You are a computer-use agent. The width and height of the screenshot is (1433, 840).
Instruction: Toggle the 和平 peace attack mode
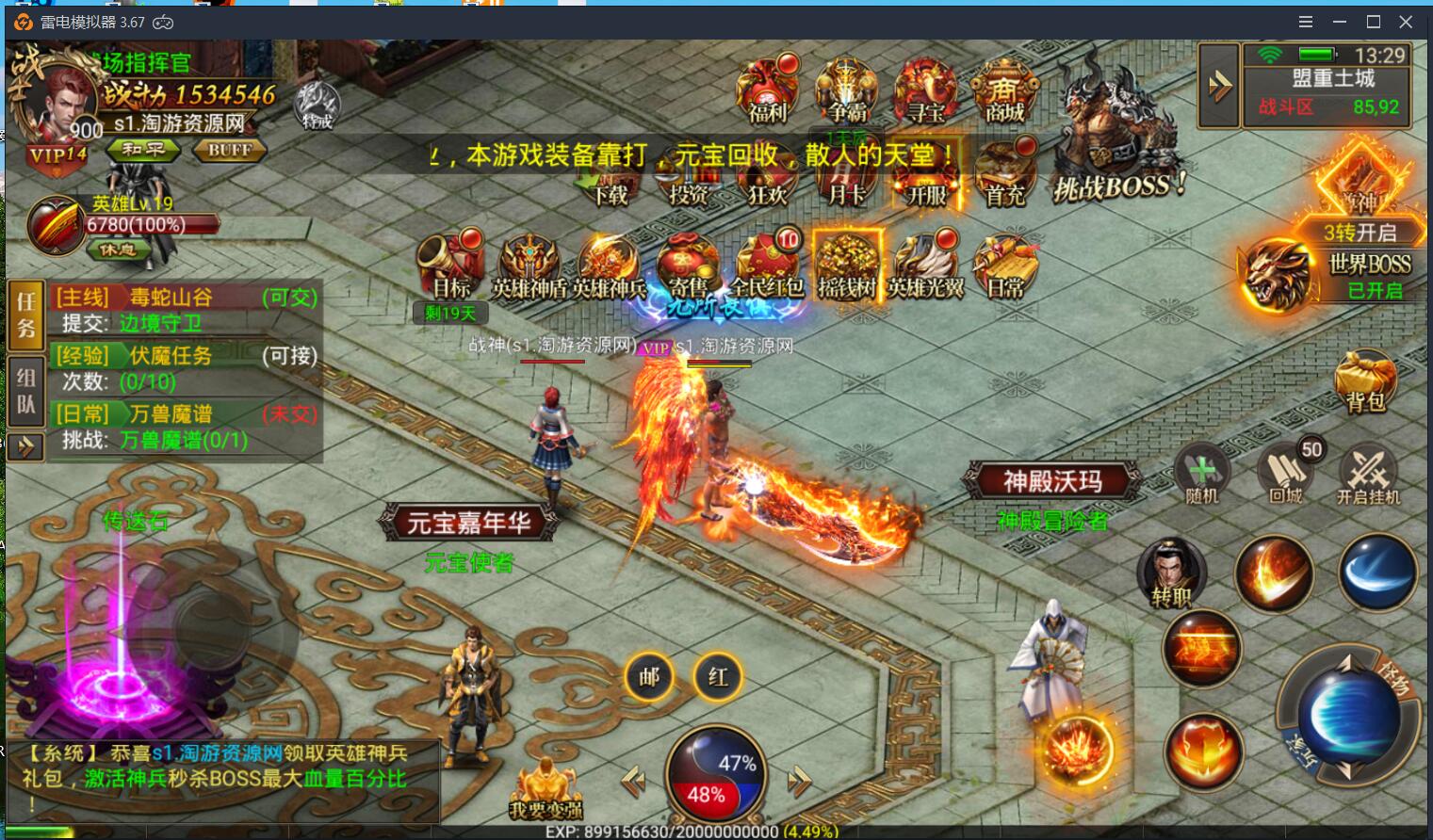[x=142, y=150]
